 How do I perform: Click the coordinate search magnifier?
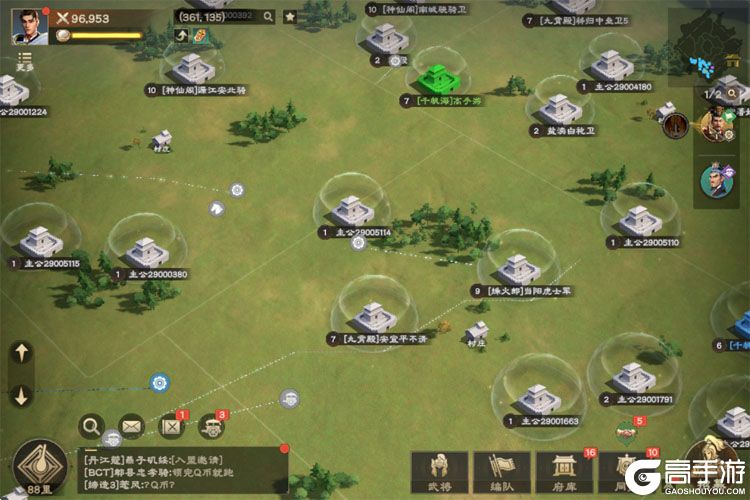[x=265, y=17]
